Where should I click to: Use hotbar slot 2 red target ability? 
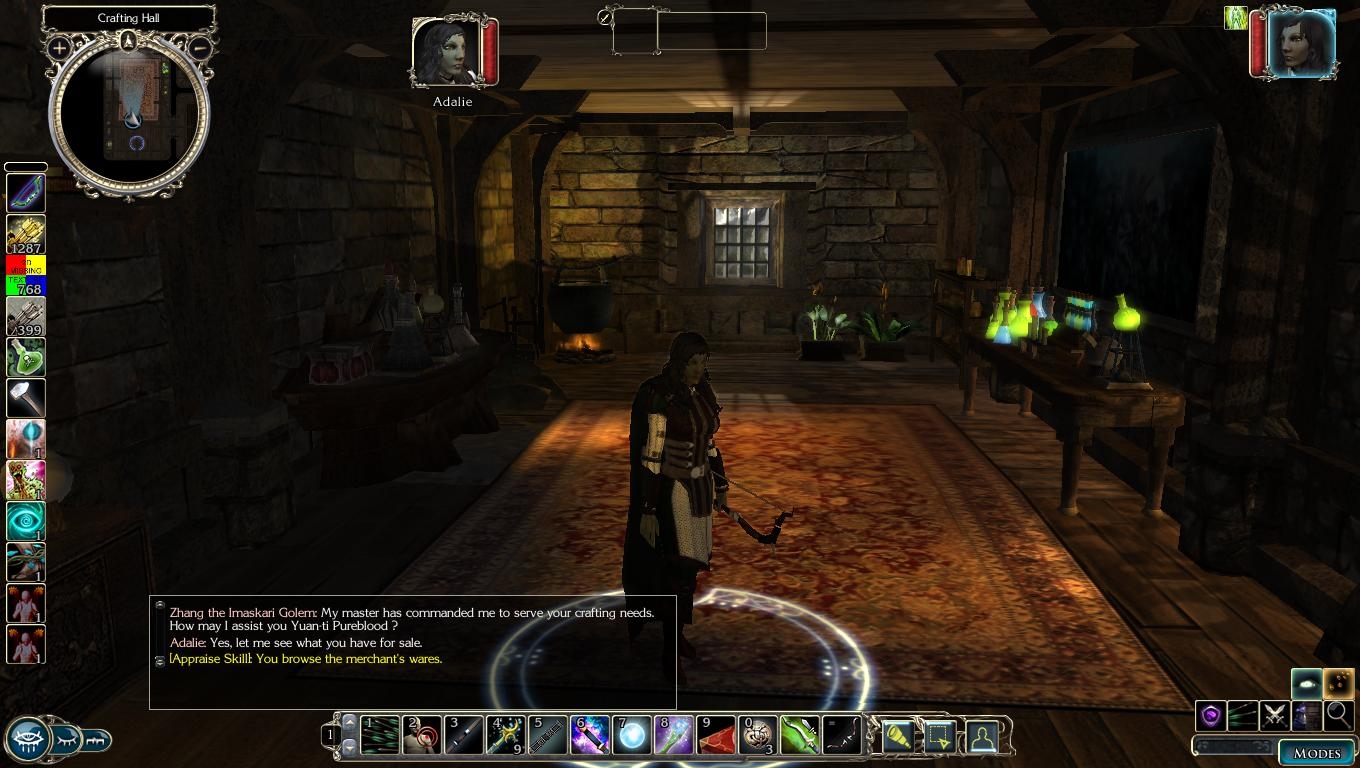tap(422, 736)
